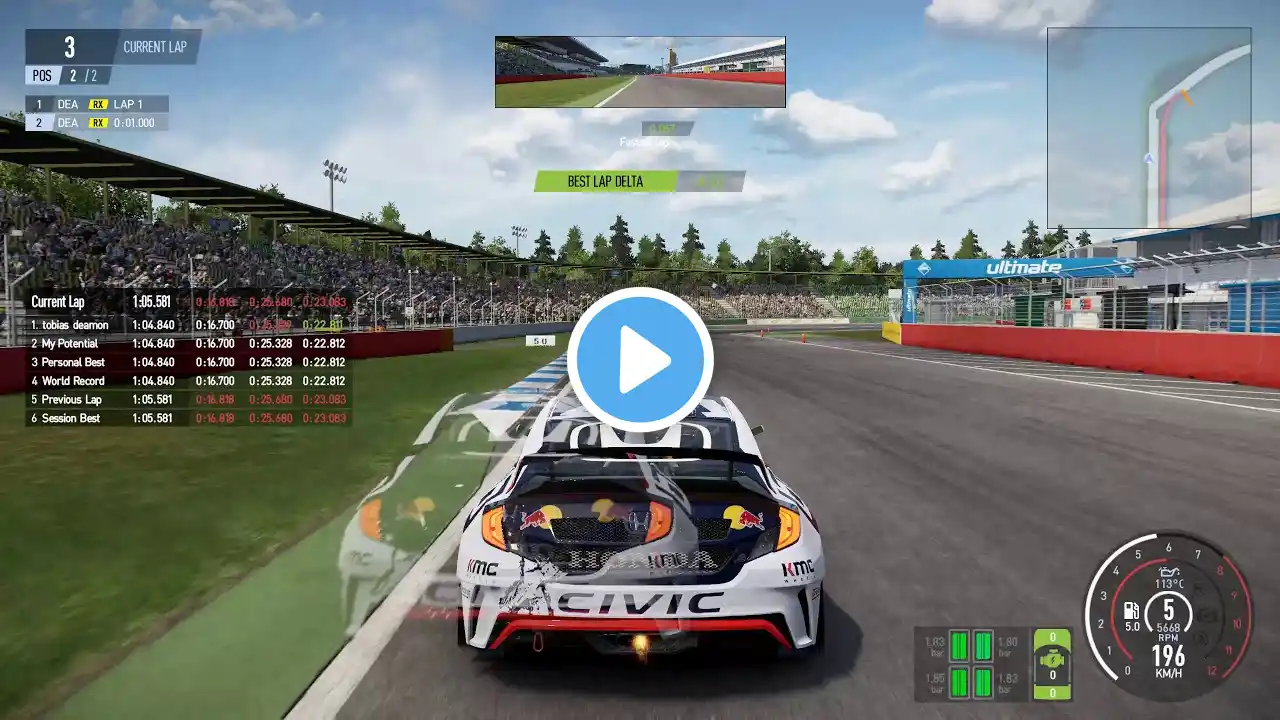The image size is (1280, 720).
Task: Select first place DEA standings row
Action: 96,104
